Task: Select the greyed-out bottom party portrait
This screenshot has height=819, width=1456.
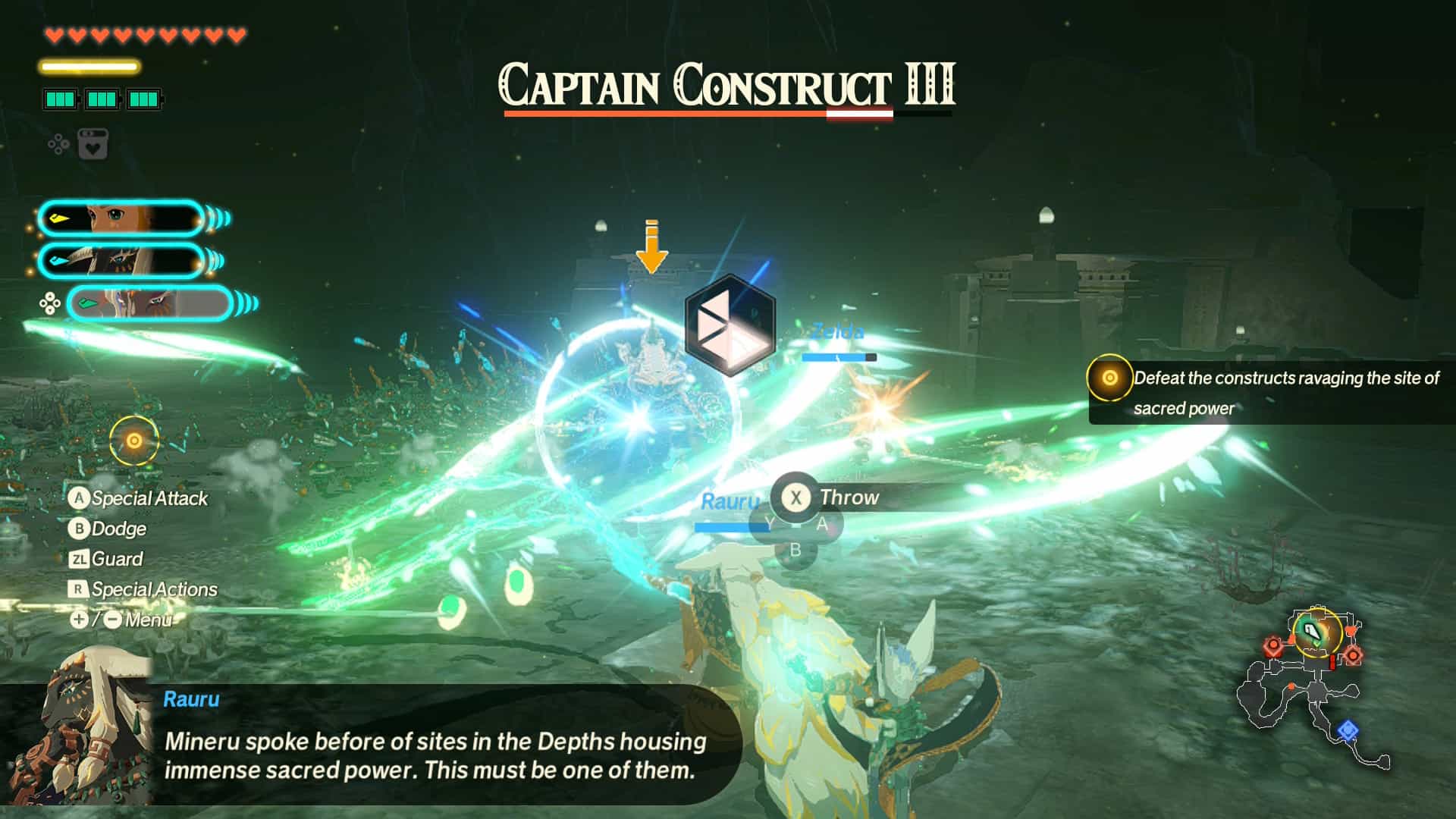Action: click(149, 303)
